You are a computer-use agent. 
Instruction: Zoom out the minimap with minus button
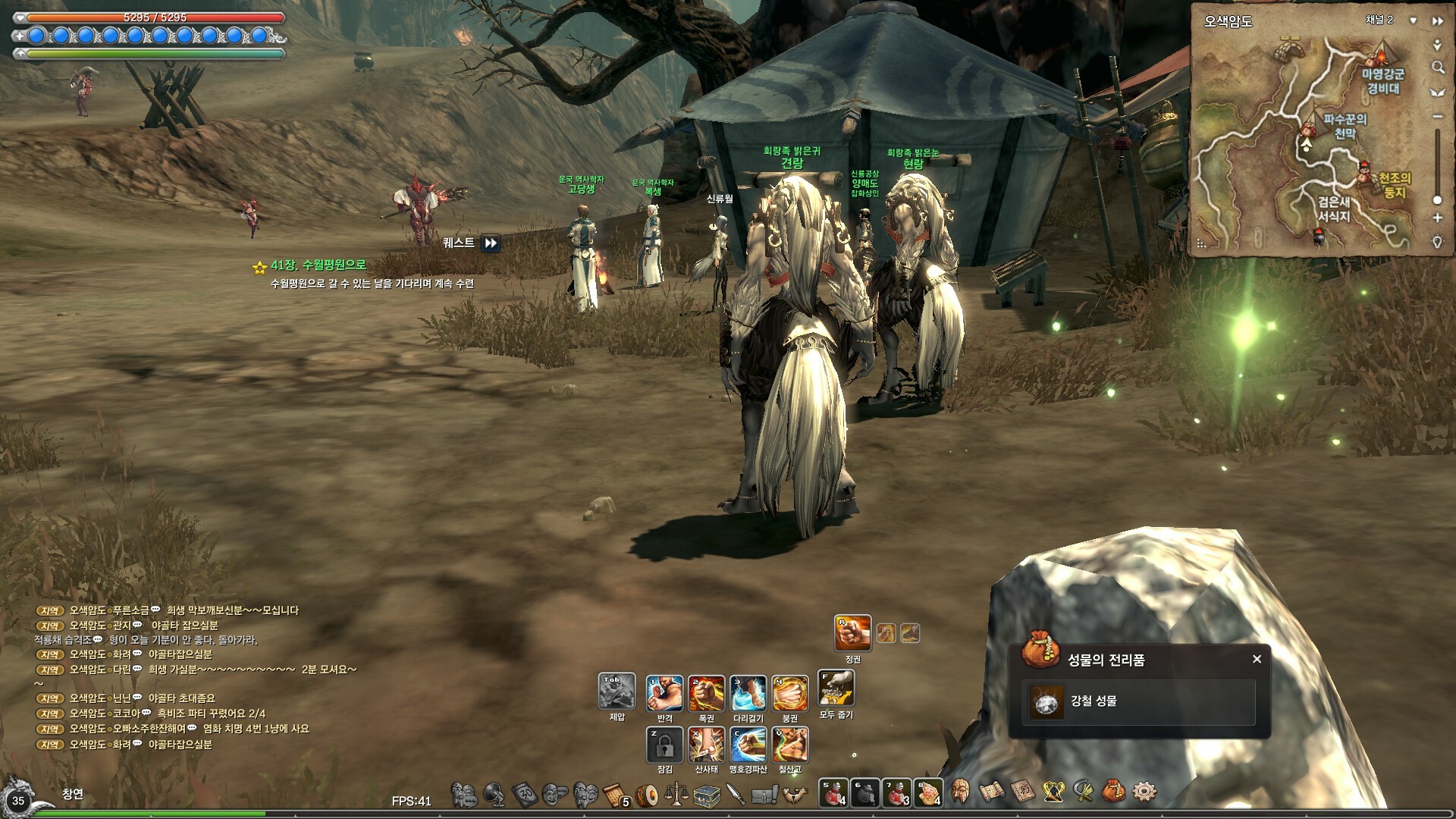coord(1437,117)
